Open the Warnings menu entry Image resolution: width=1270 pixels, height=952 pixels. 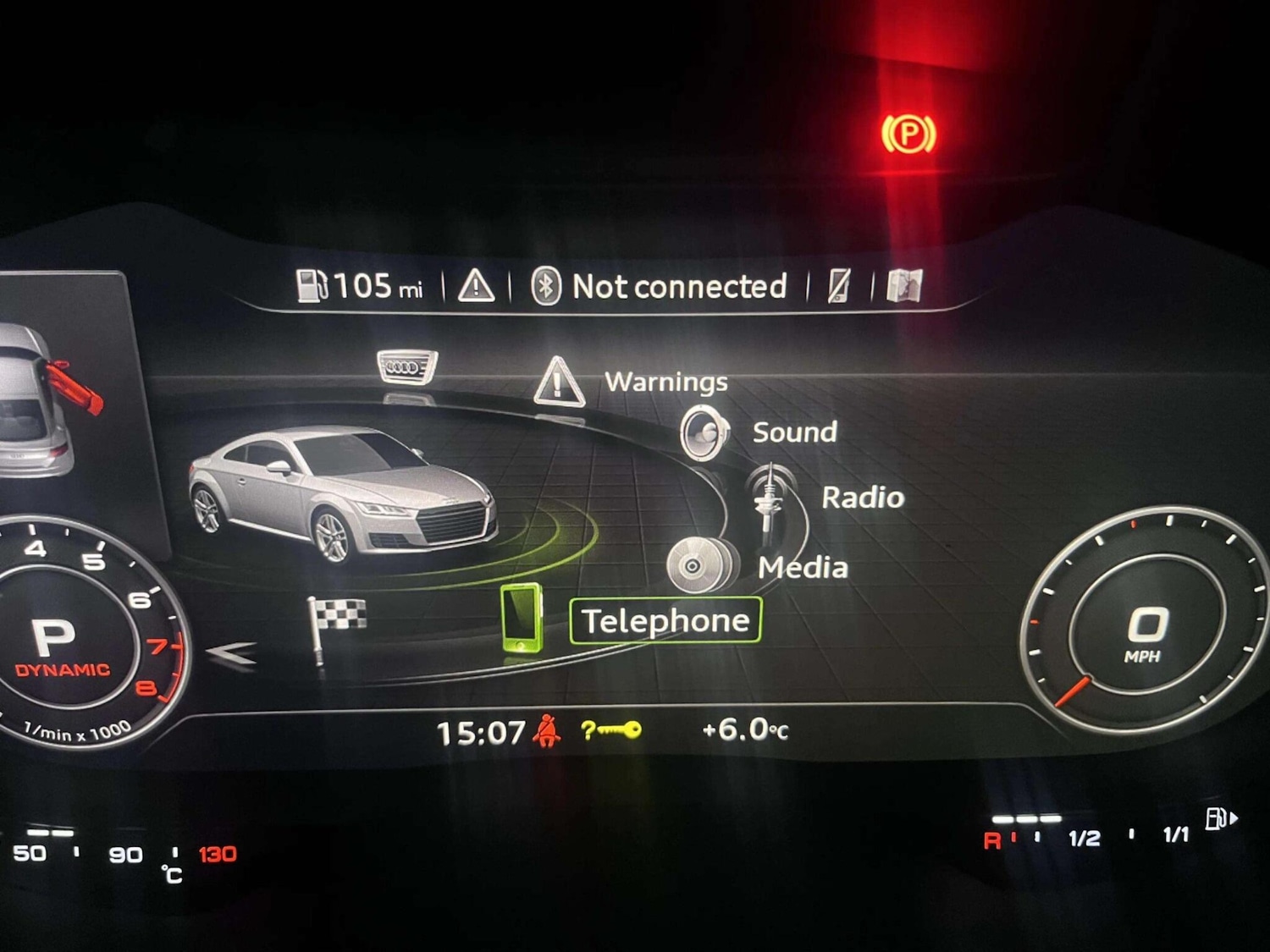[x=665, y=382]
